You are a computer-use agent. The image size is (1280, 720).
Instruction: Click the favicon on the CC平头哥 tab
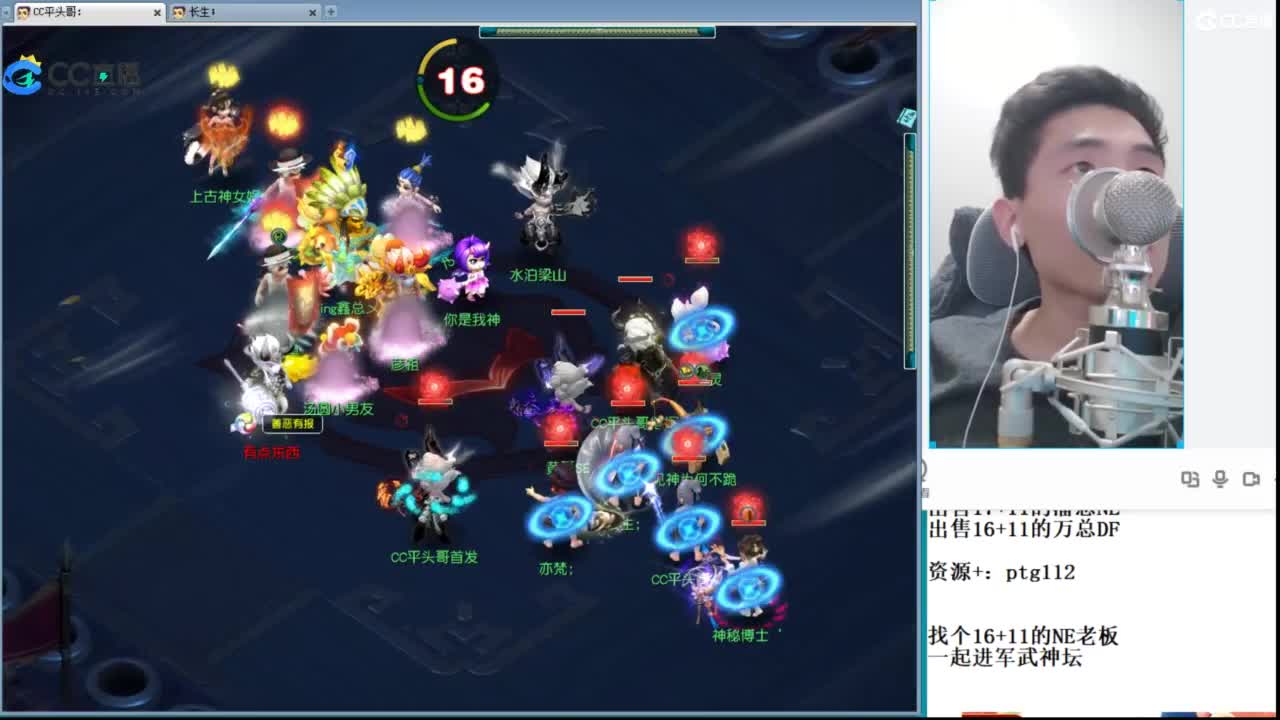[23, 13]
